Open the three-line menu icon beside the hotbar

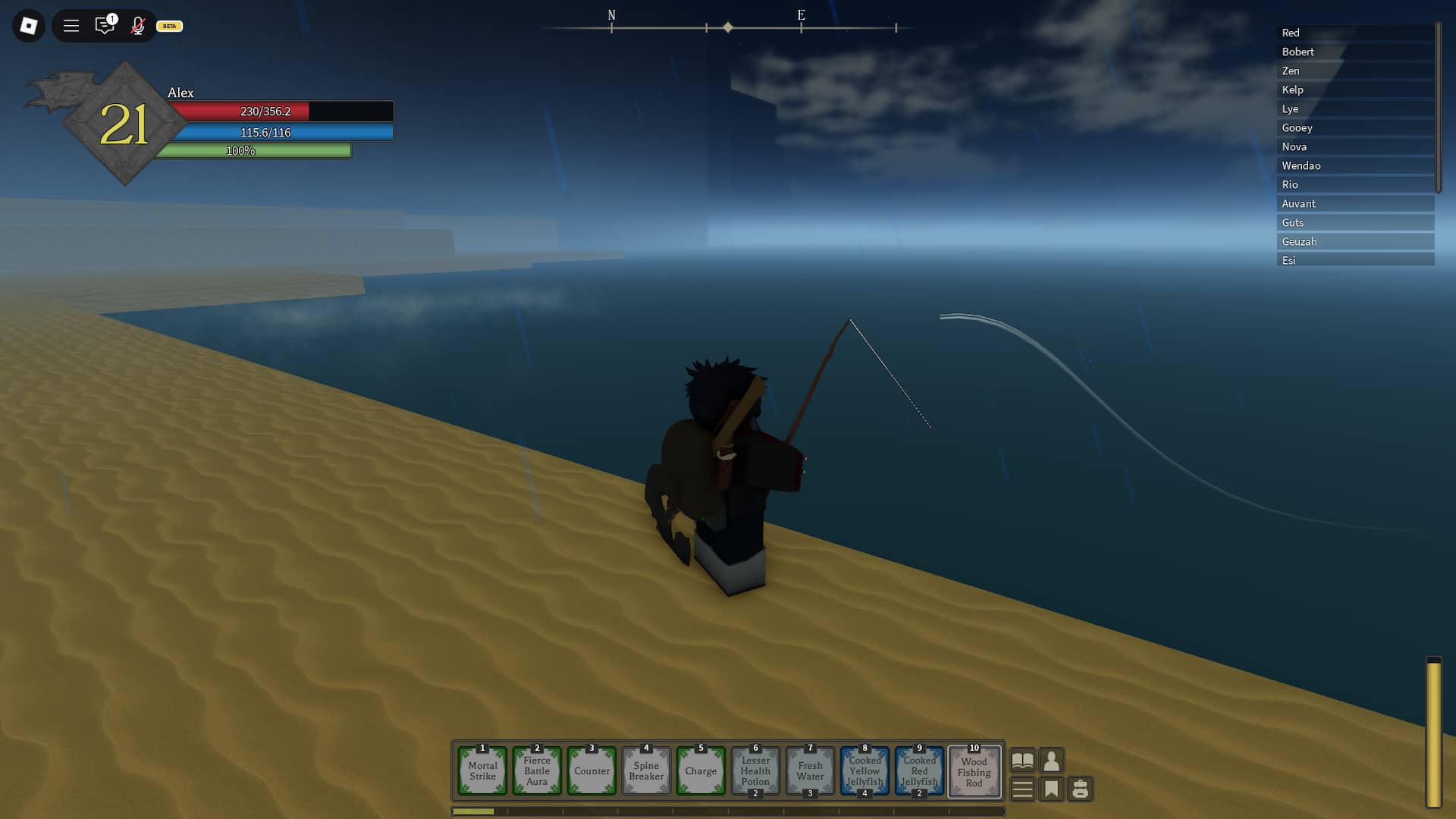(x=1022, y=789)
